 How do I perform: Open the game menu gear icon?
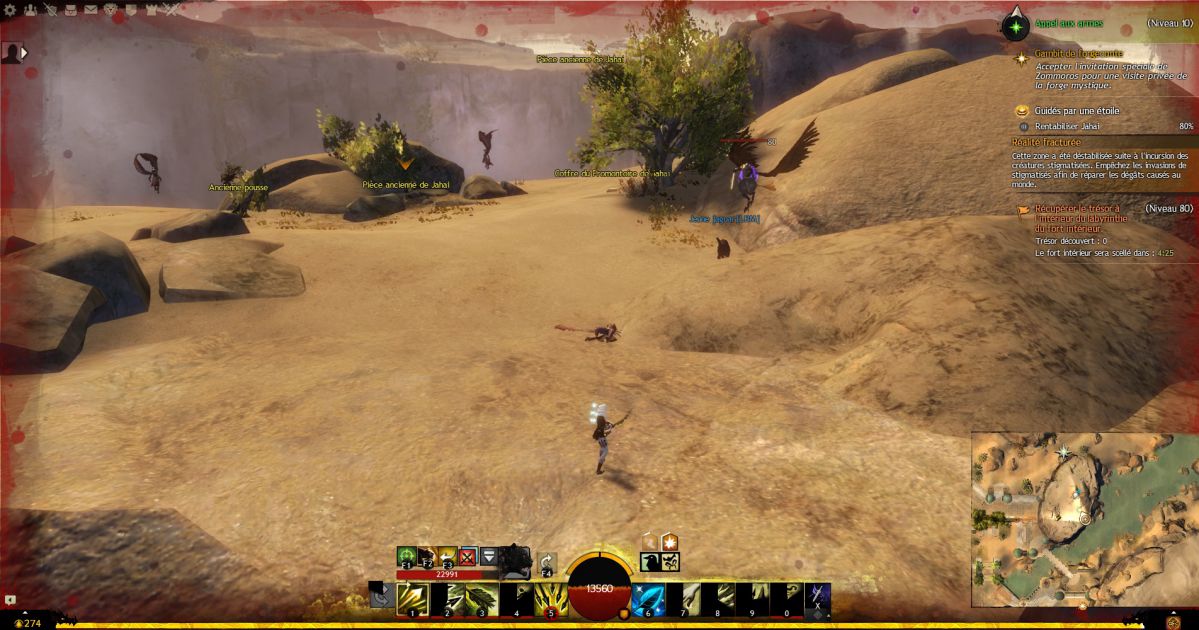coord(11,11)
